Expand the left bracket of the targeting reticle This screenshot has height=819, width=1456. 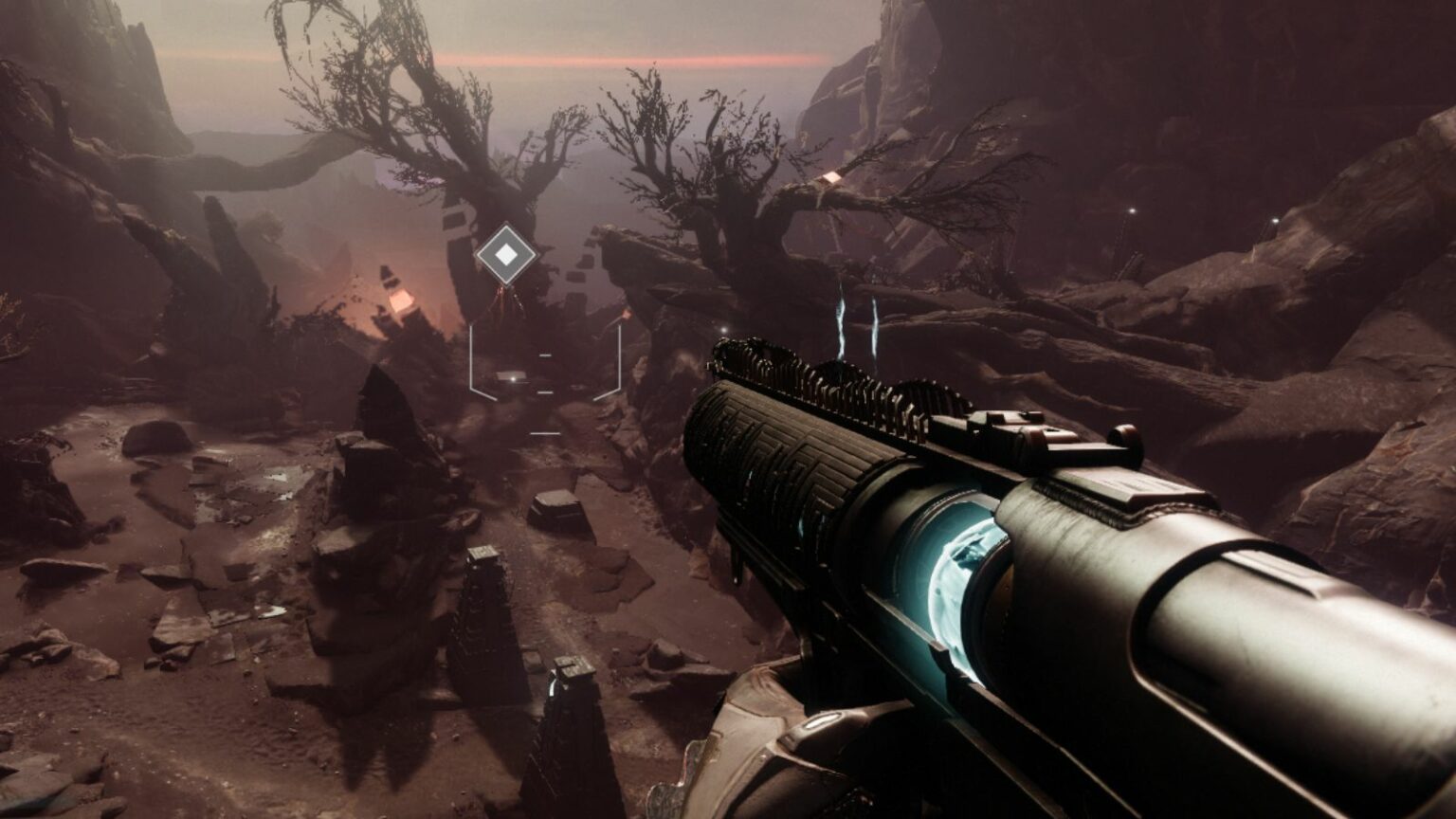[x=471, y=355]
